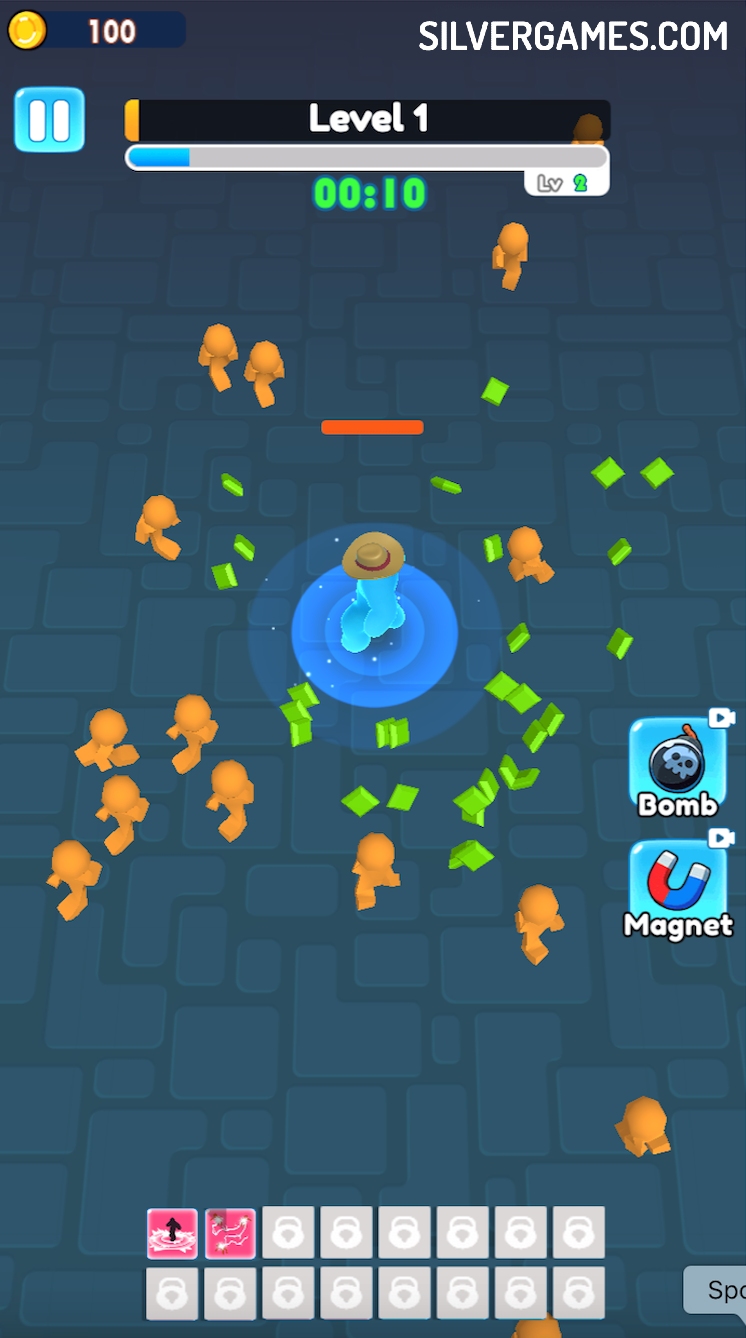Viewport: 746px width, 1338px height.
Task: Visit the SilverGames.com site link
Action: pos(573,37)
